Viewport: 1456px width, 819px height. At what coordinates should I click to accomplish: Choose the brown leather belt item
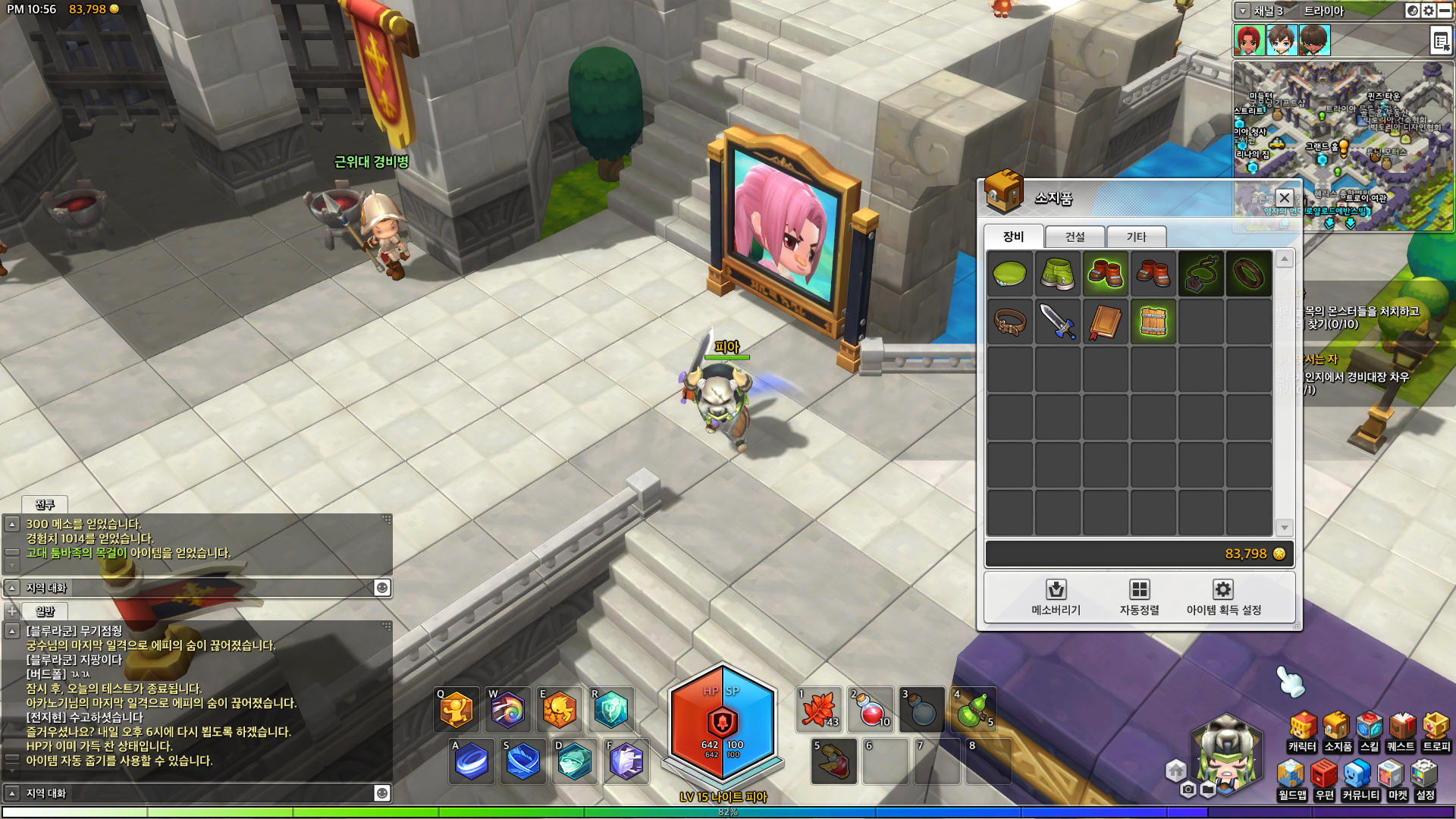tap(1009, 322)
